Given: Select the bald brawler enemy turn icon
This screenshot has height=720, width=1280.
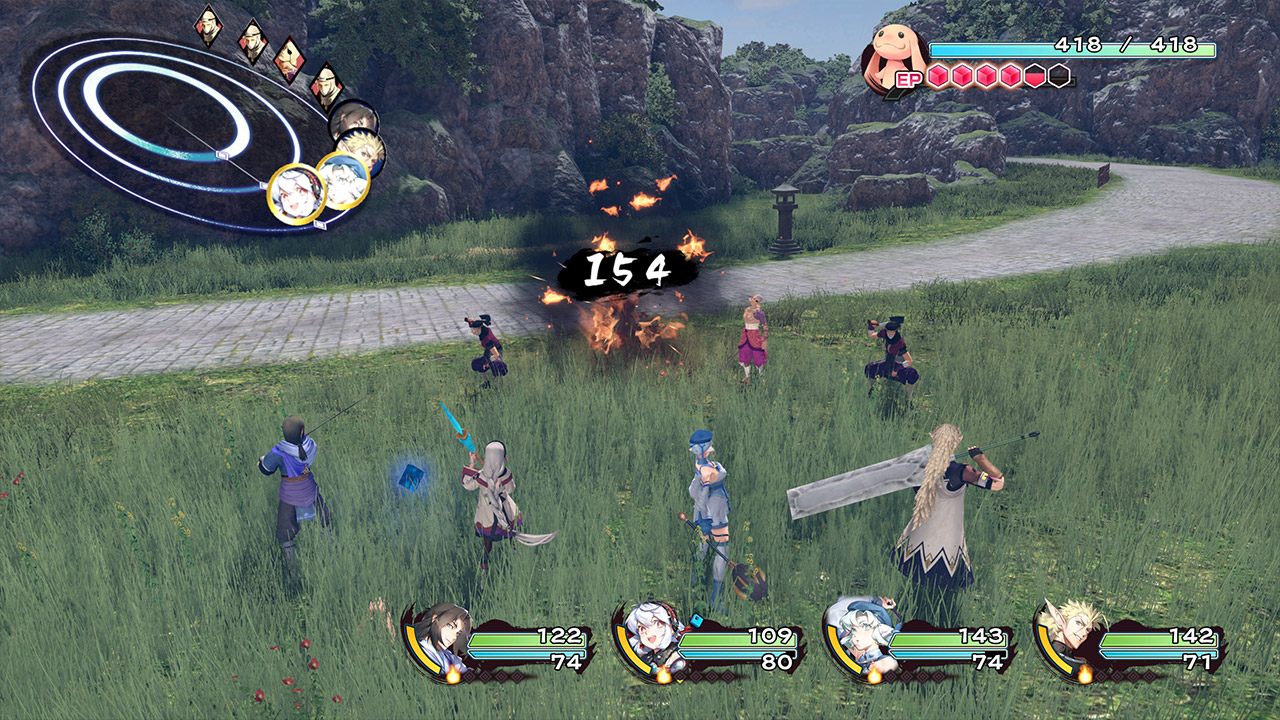Looking at the screenshot, I should pos(290,59).
